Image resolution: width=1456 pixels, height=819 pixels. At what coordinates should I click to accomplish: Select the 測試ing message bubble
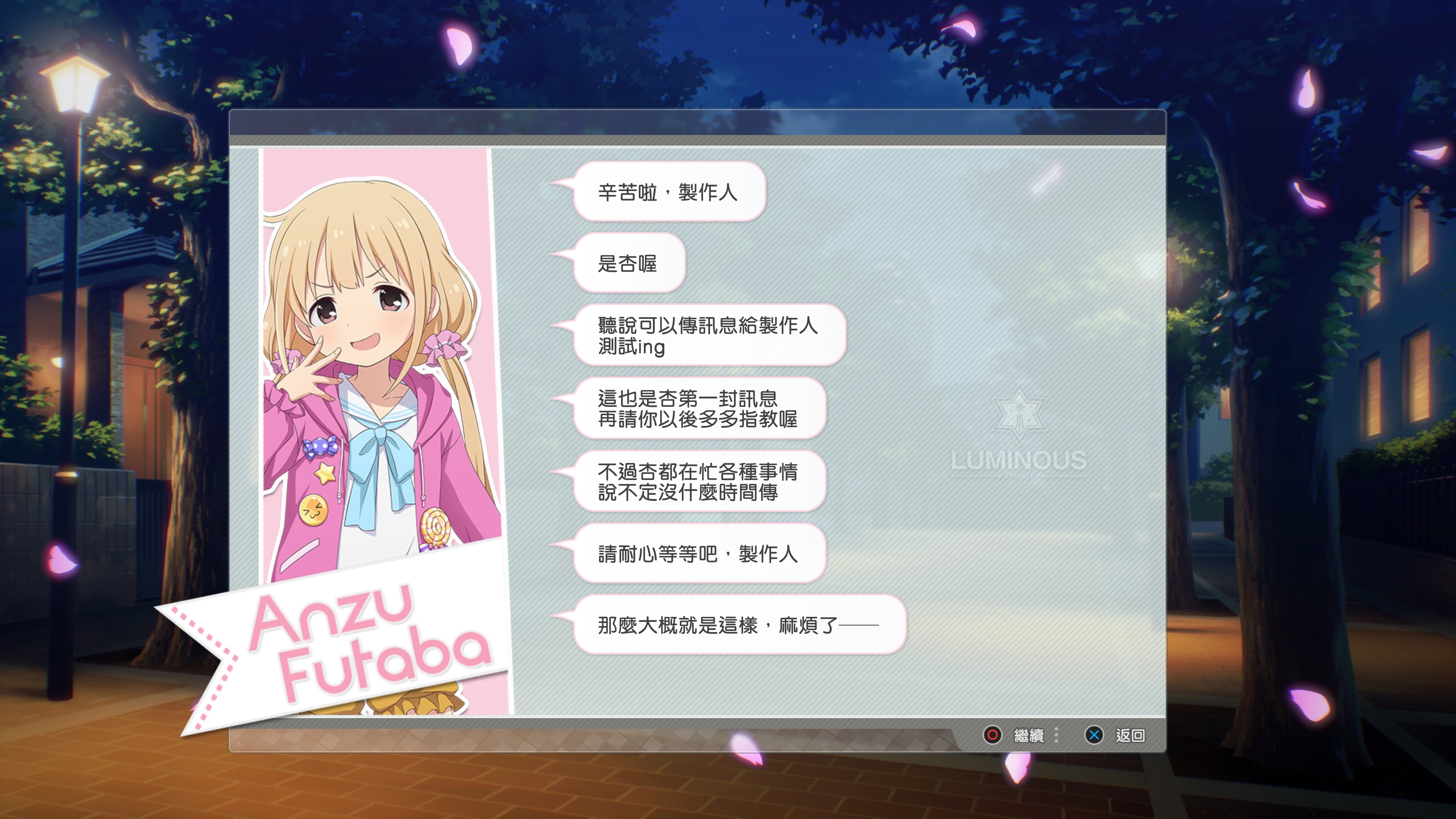710,336
